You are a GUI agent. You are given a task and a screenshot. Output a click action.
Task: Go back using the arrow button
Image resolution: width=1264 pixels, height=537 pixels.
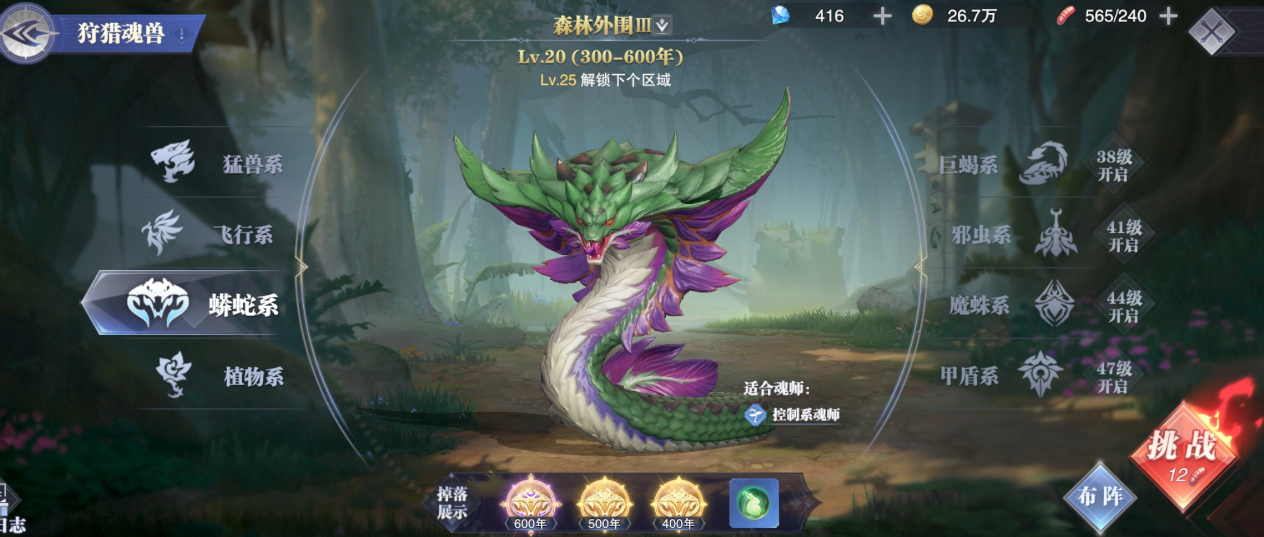click(x=27, y=33)
